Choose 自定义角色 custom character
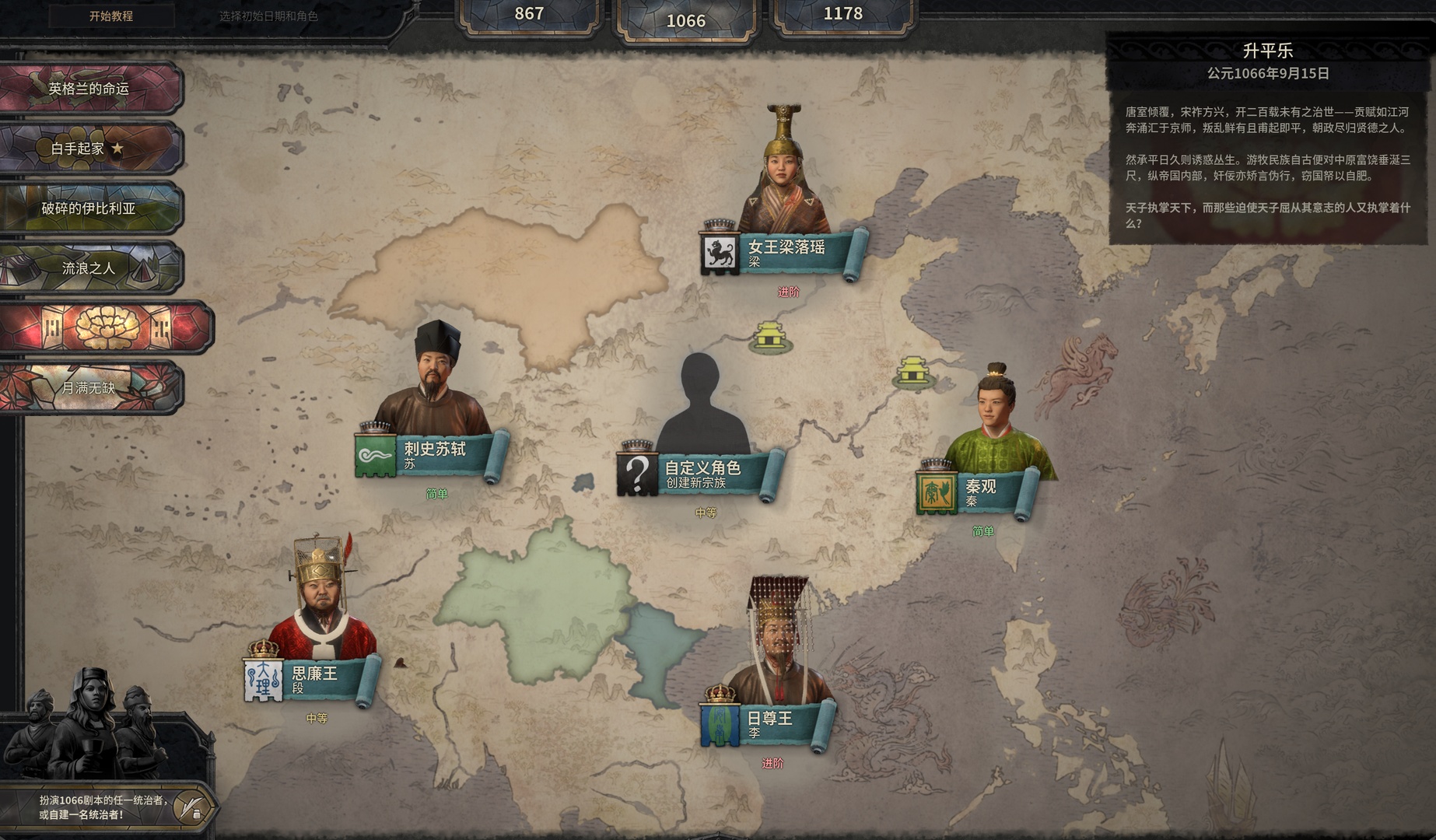 [702, 472]
